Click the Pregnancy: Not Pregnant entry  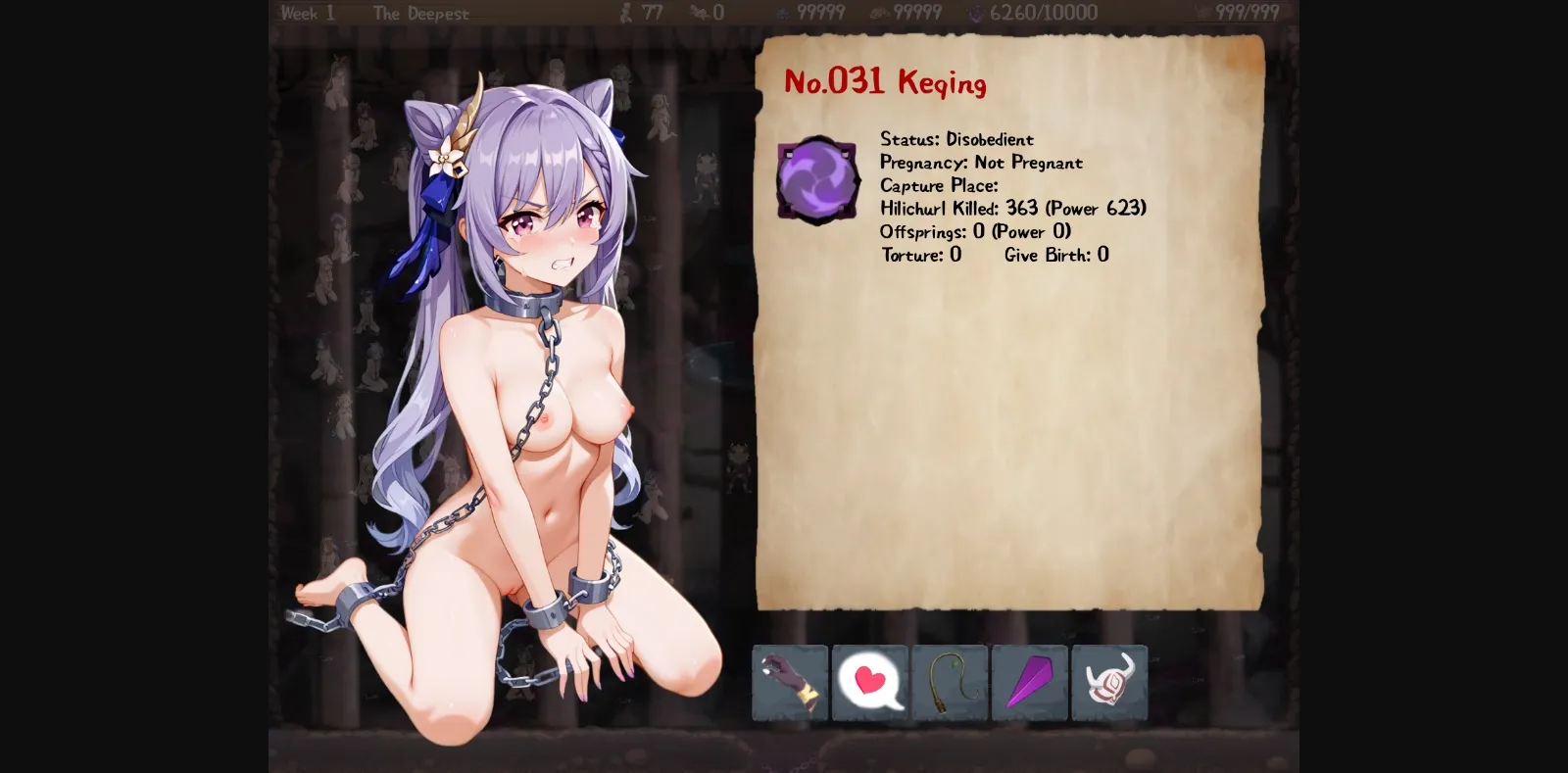point(980,163)
